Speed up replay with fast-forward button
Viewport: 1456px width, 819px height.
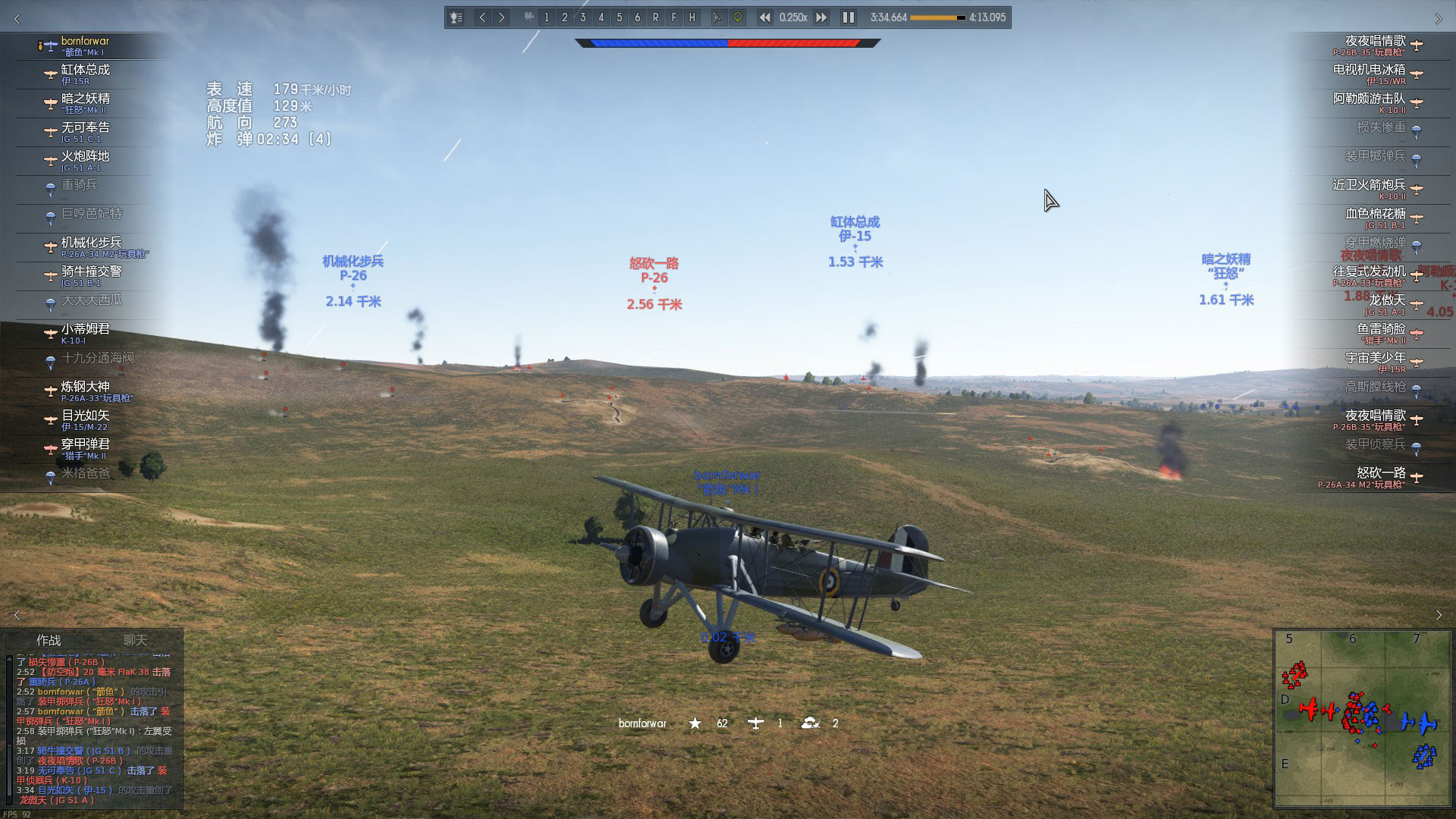821,17
